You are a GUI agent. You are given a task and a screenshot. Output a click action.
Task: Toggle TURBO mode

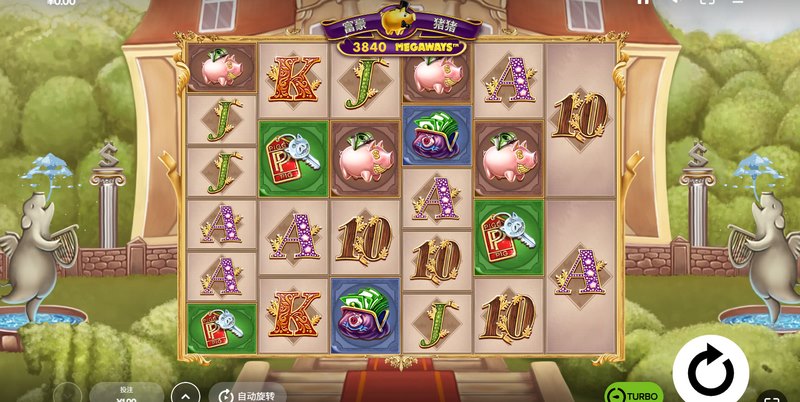pos(633,394)
